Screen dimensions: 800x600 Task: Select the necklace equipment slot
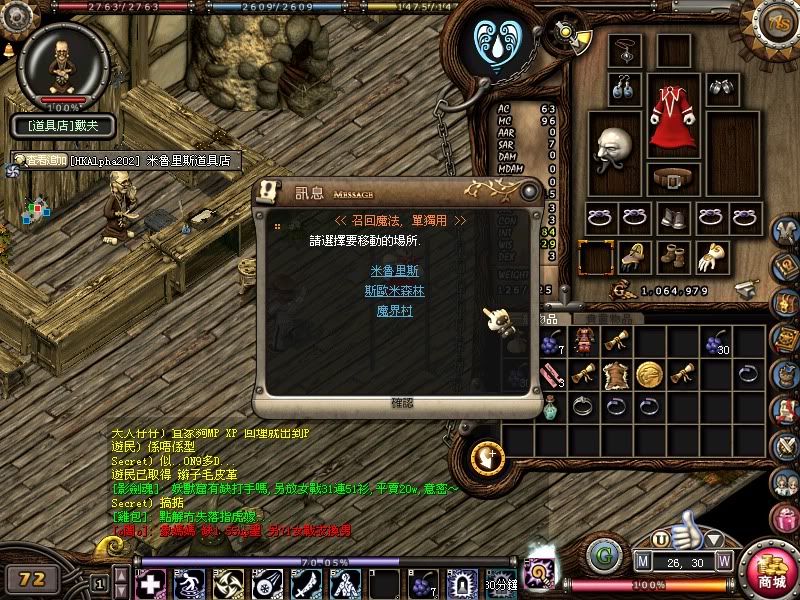(626, 50)
